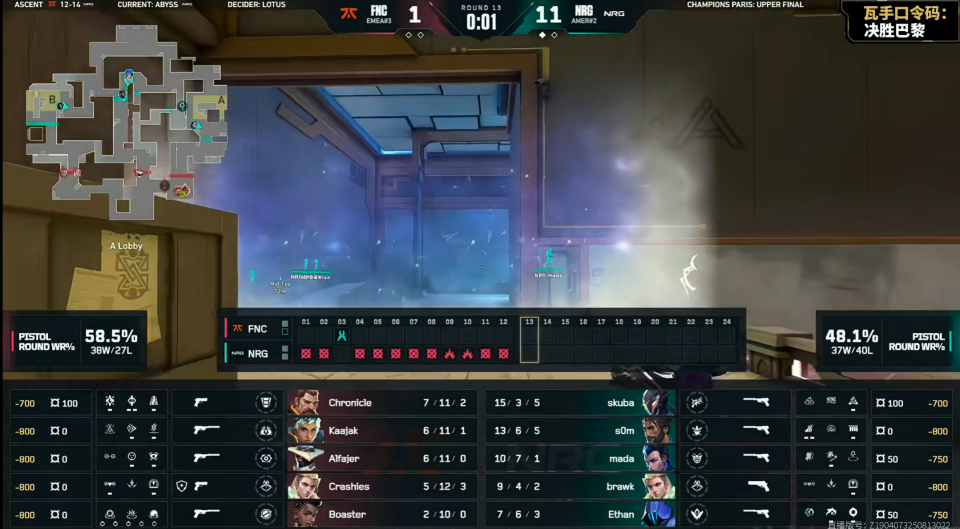Click the yellow Chinese promo code banner
The height and width of the screenshot is (529, 960).
pos(899,21)
